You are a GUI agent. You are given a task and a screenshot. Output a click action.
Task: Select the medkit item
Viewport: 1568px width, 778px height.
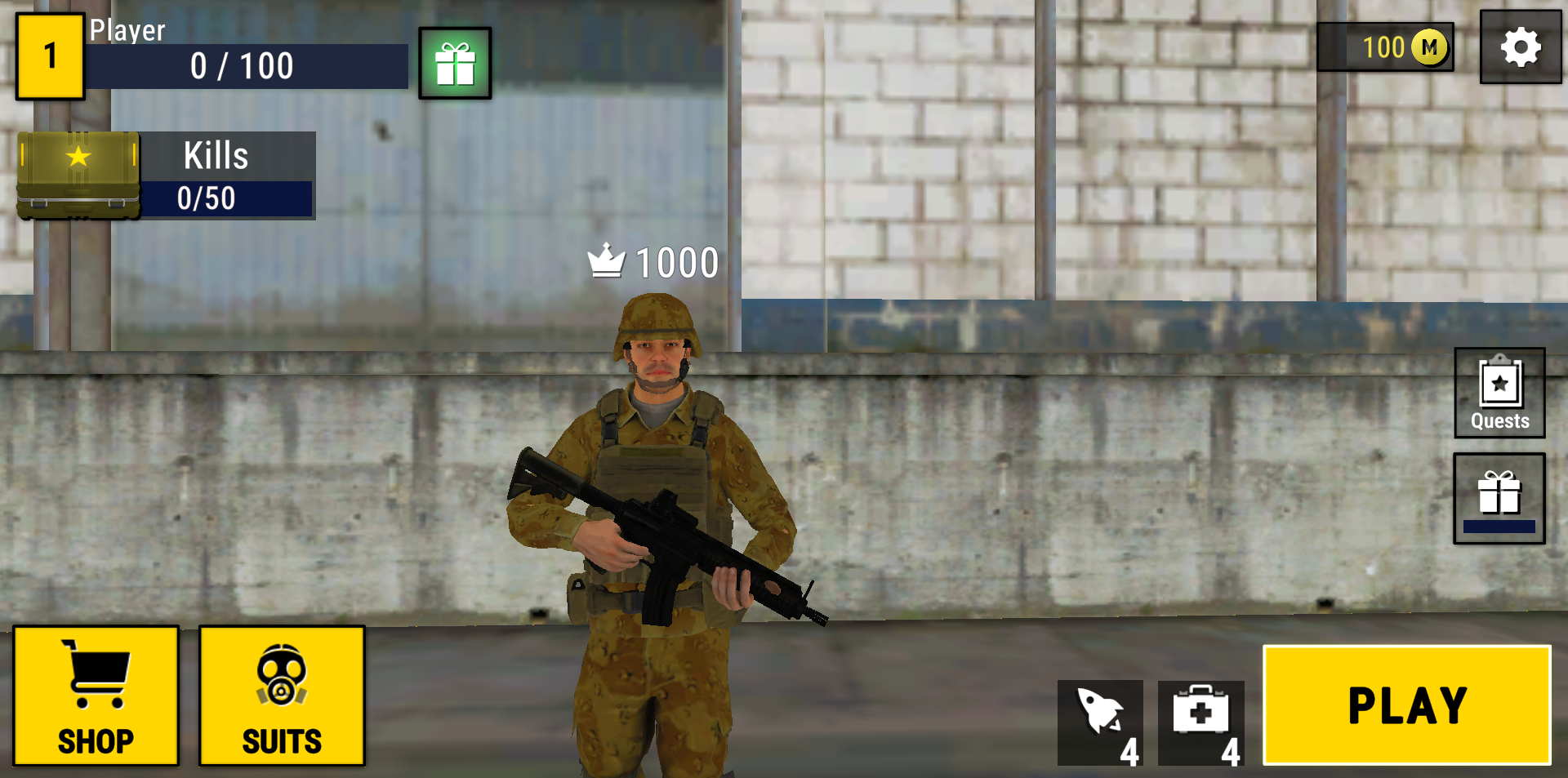pos(1200,722)
